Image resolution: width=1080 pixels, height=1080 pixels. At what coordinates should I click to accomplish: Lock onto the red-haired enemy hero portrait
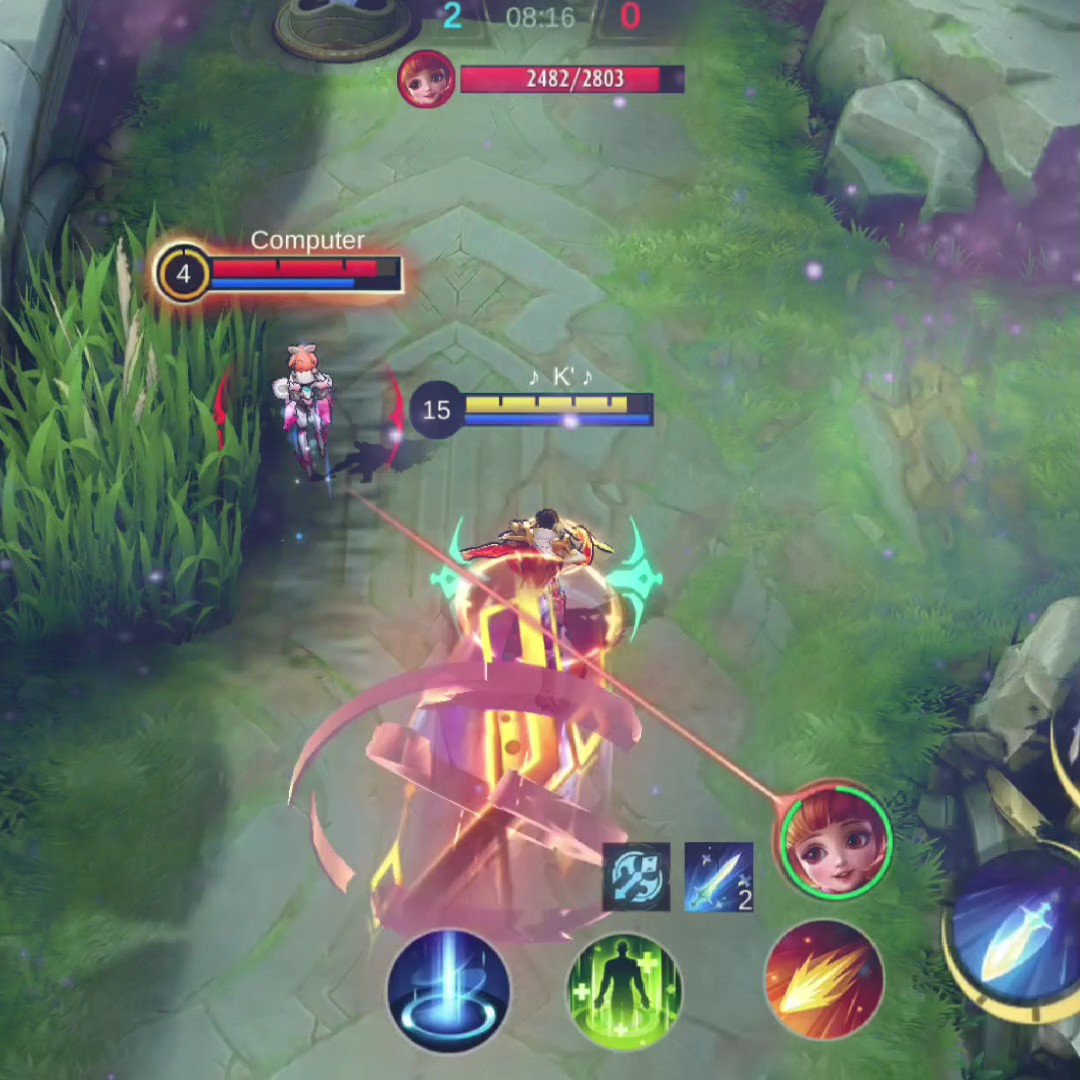(836, 840)
